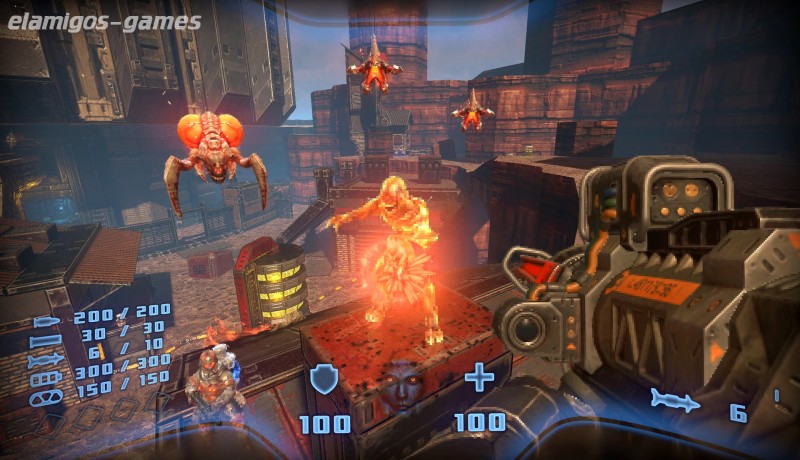Click the current weapon rocket ammo icon

674,400
